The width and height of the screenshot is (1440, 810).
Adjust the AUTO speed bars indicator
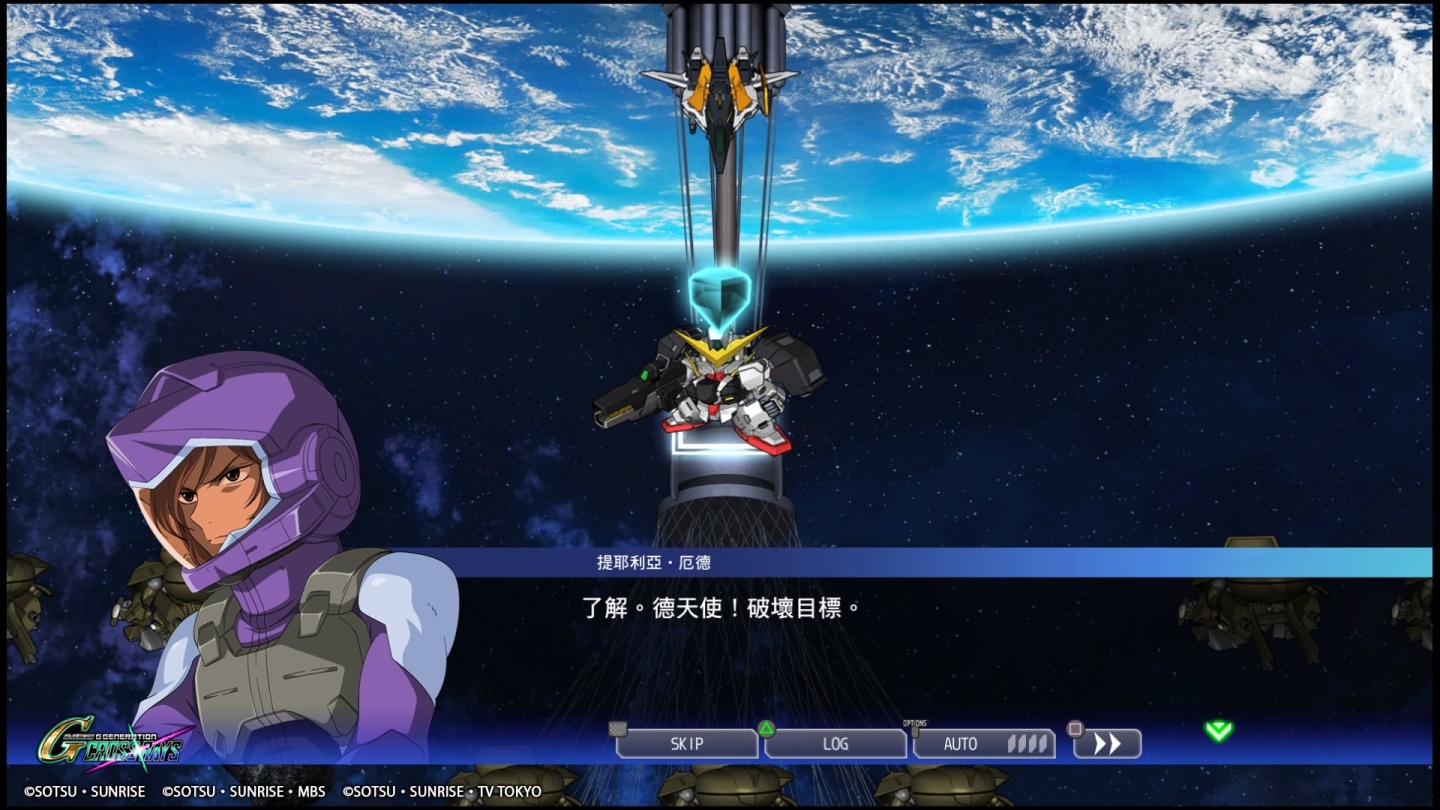click(x=1026, y=744)
